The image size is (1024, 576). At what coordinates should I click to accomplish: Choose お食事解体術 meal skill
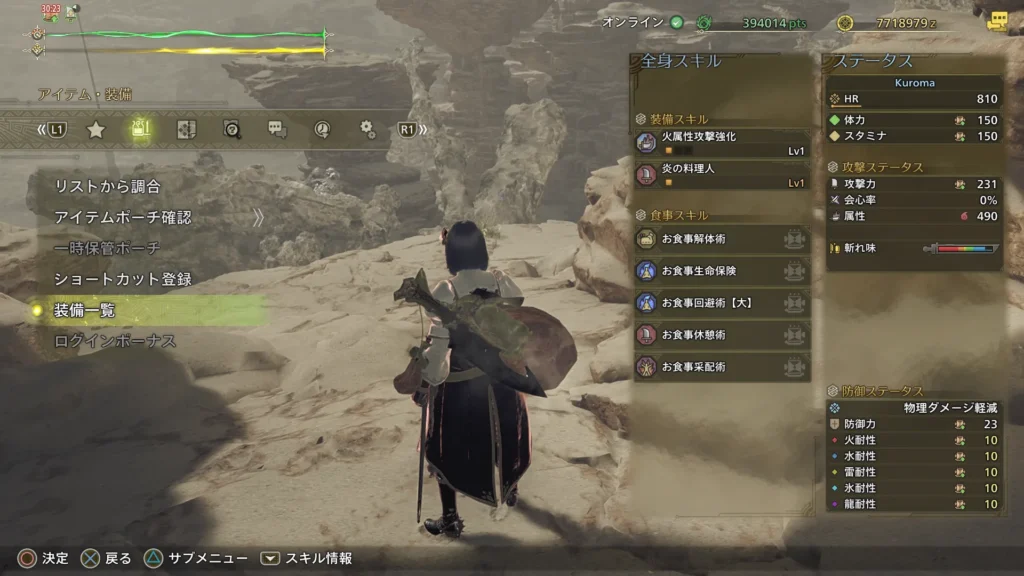click(x=721, y=239)
